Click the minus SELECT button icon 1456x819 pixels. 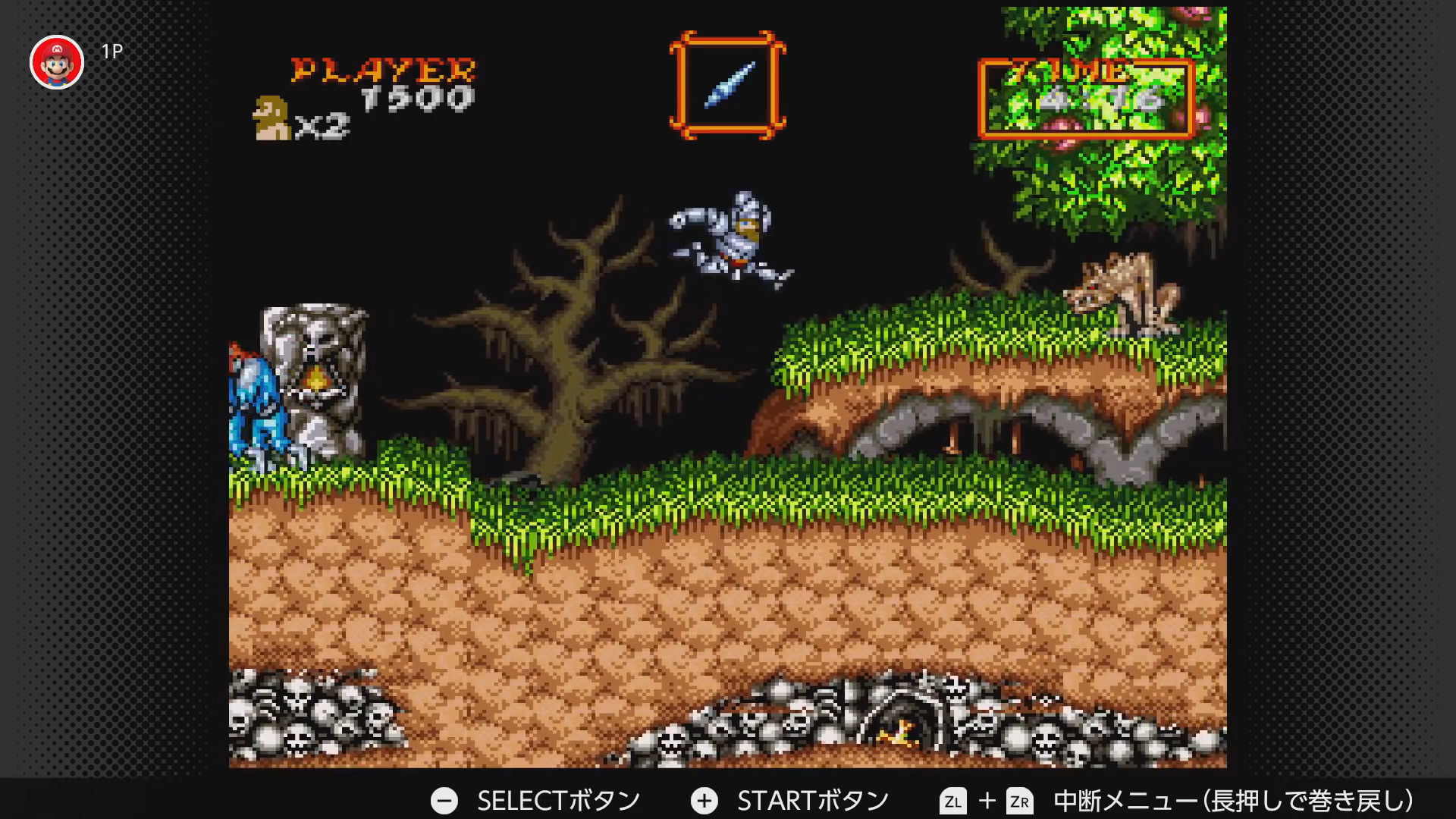coord(446,800)
